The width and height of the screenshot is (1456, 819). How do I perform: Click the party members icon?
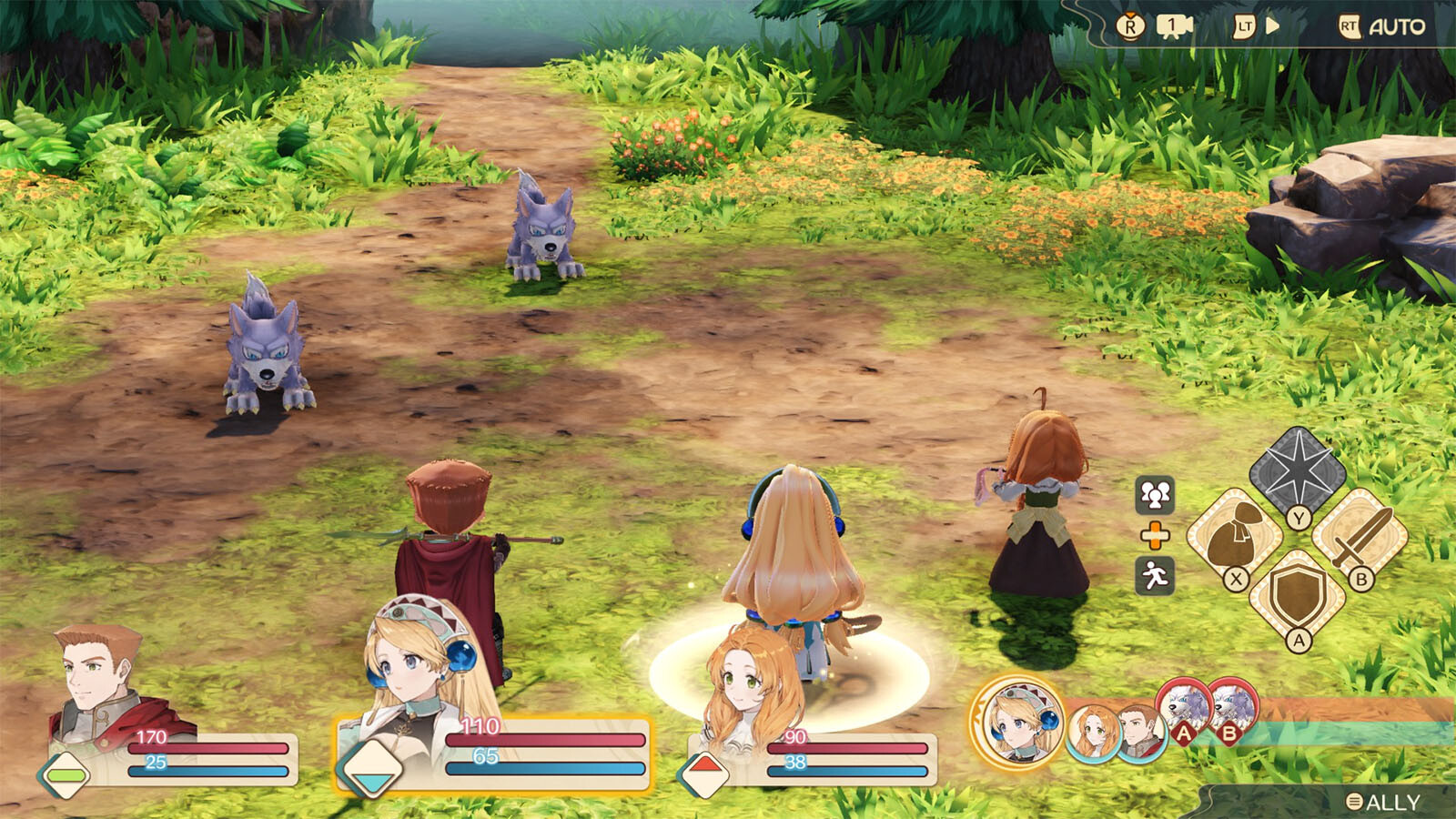[1155, 495]
